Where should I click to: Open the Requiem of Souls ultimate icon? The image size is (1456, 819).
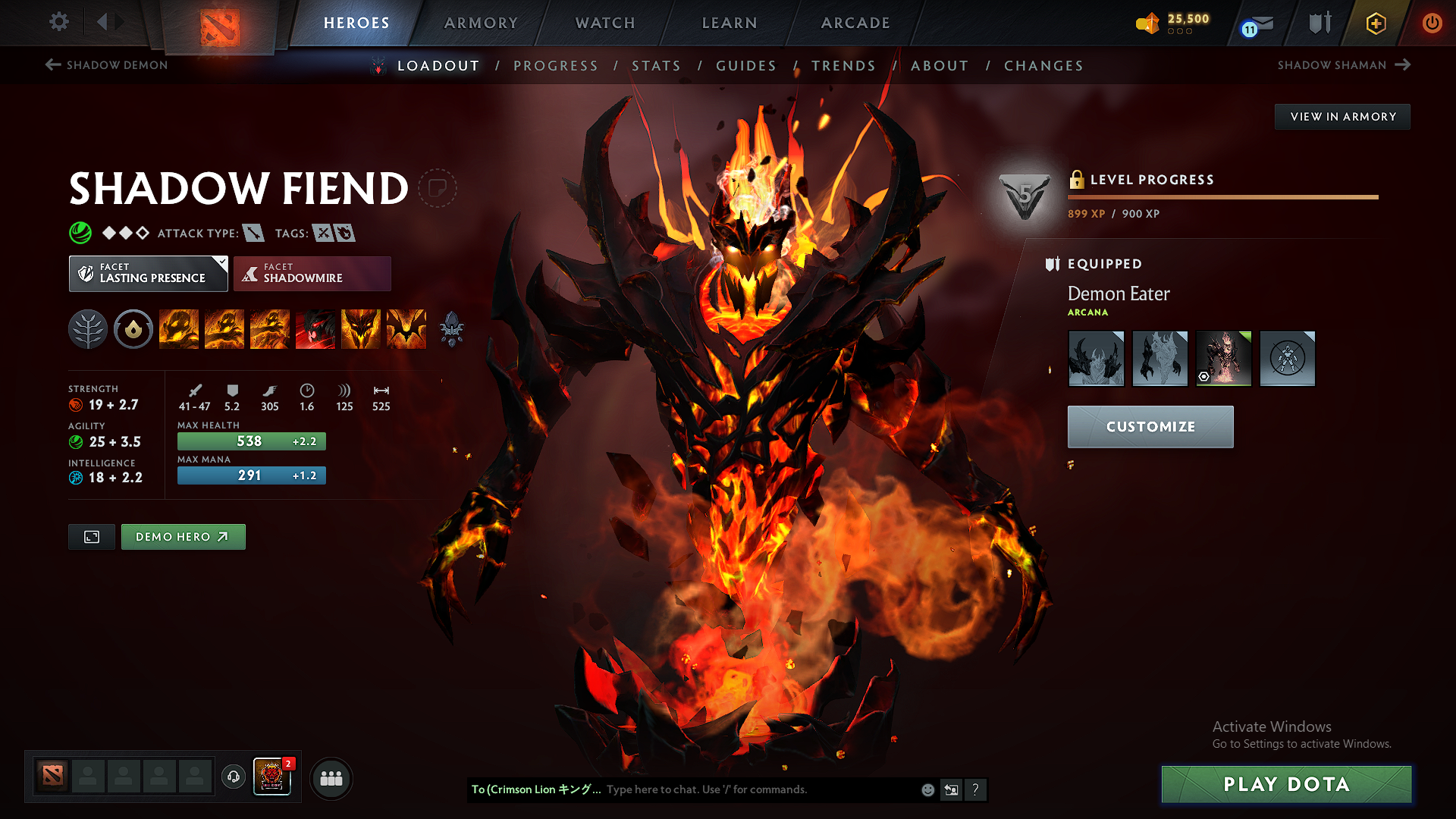406,328
